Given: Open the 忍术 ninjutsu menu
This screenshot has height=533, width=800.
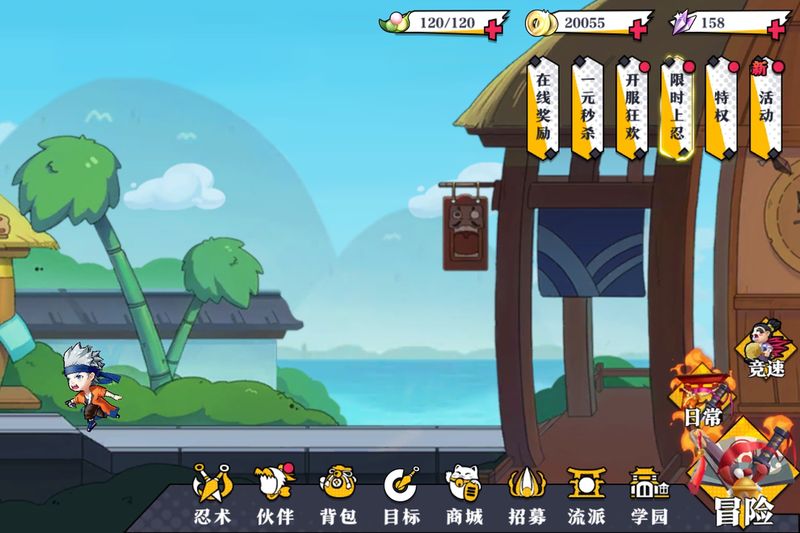Looking at the screenshot, I should [x=212, y=495].
